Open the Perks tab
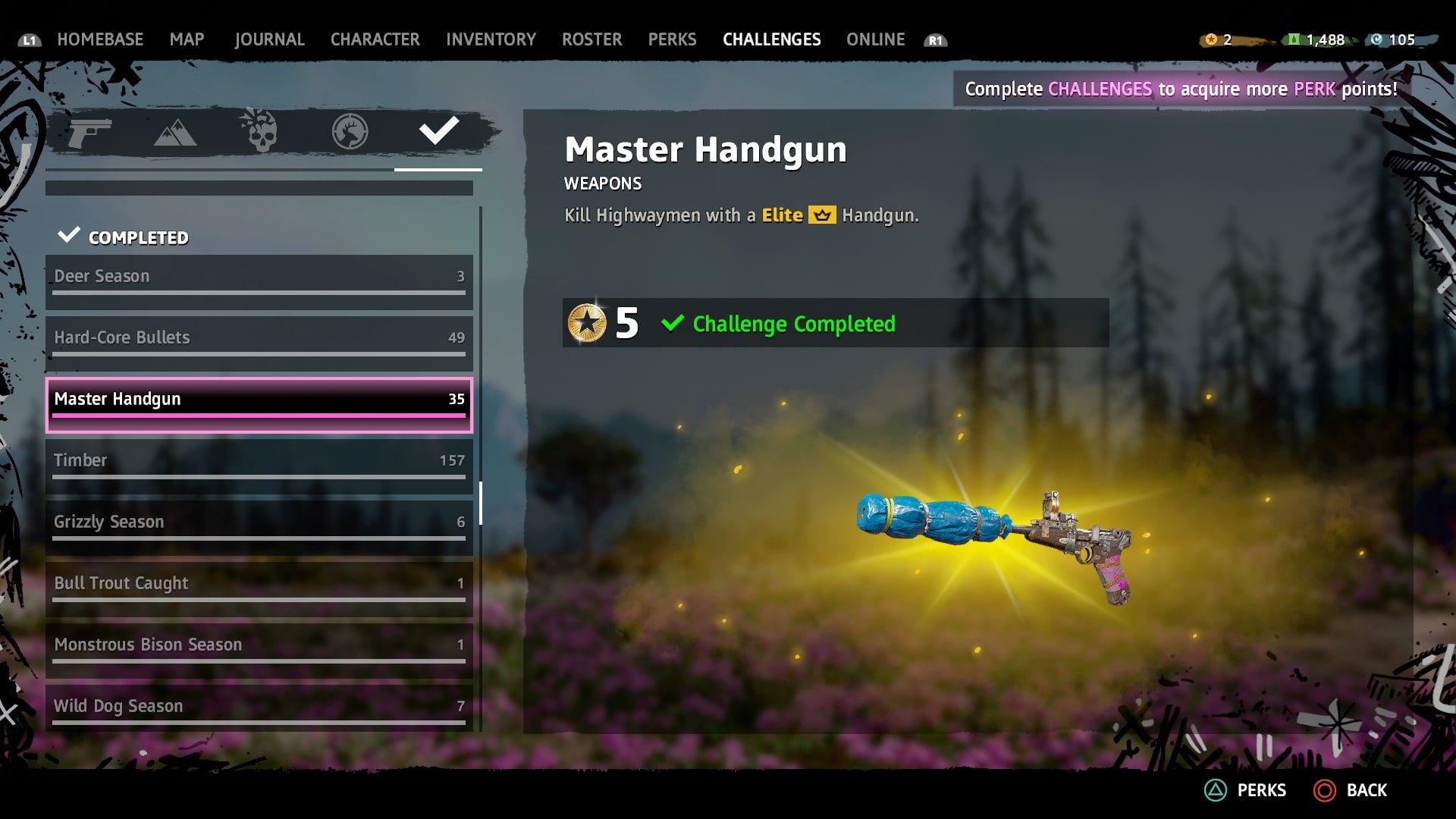The image size is (1456, 819). click(x=672, y=39)
